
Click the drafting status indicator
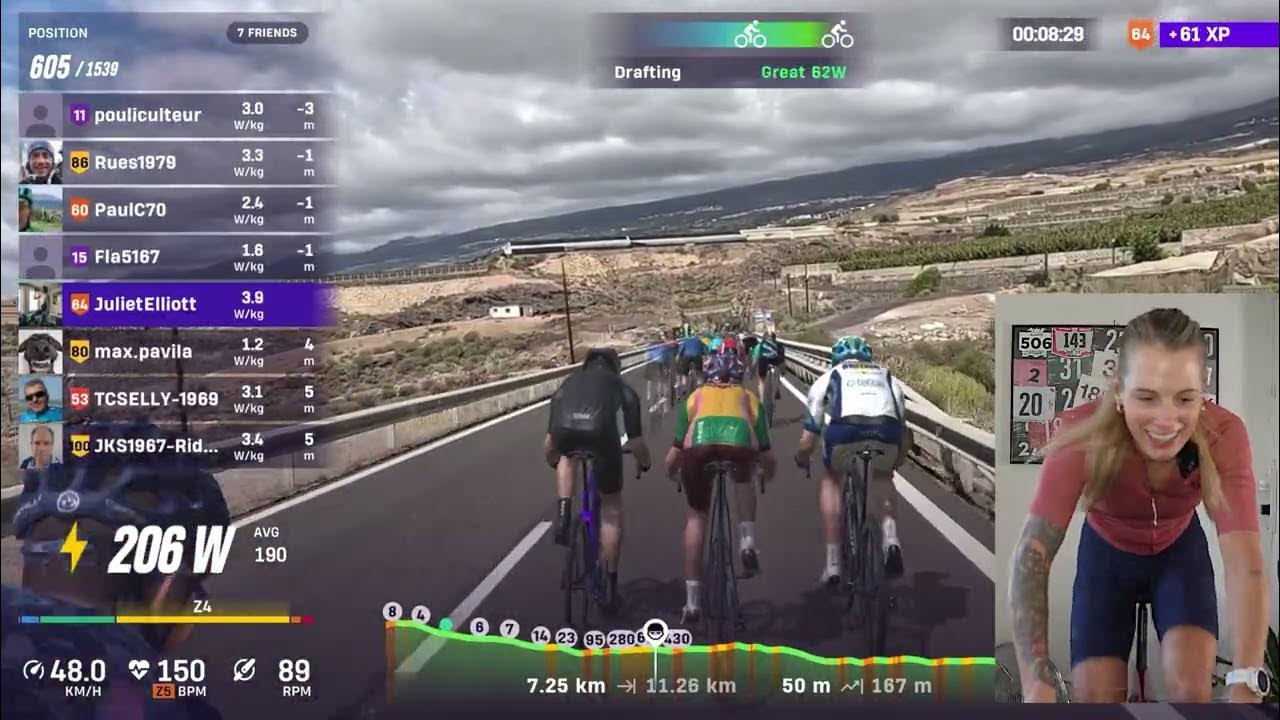tap(730, 50)
